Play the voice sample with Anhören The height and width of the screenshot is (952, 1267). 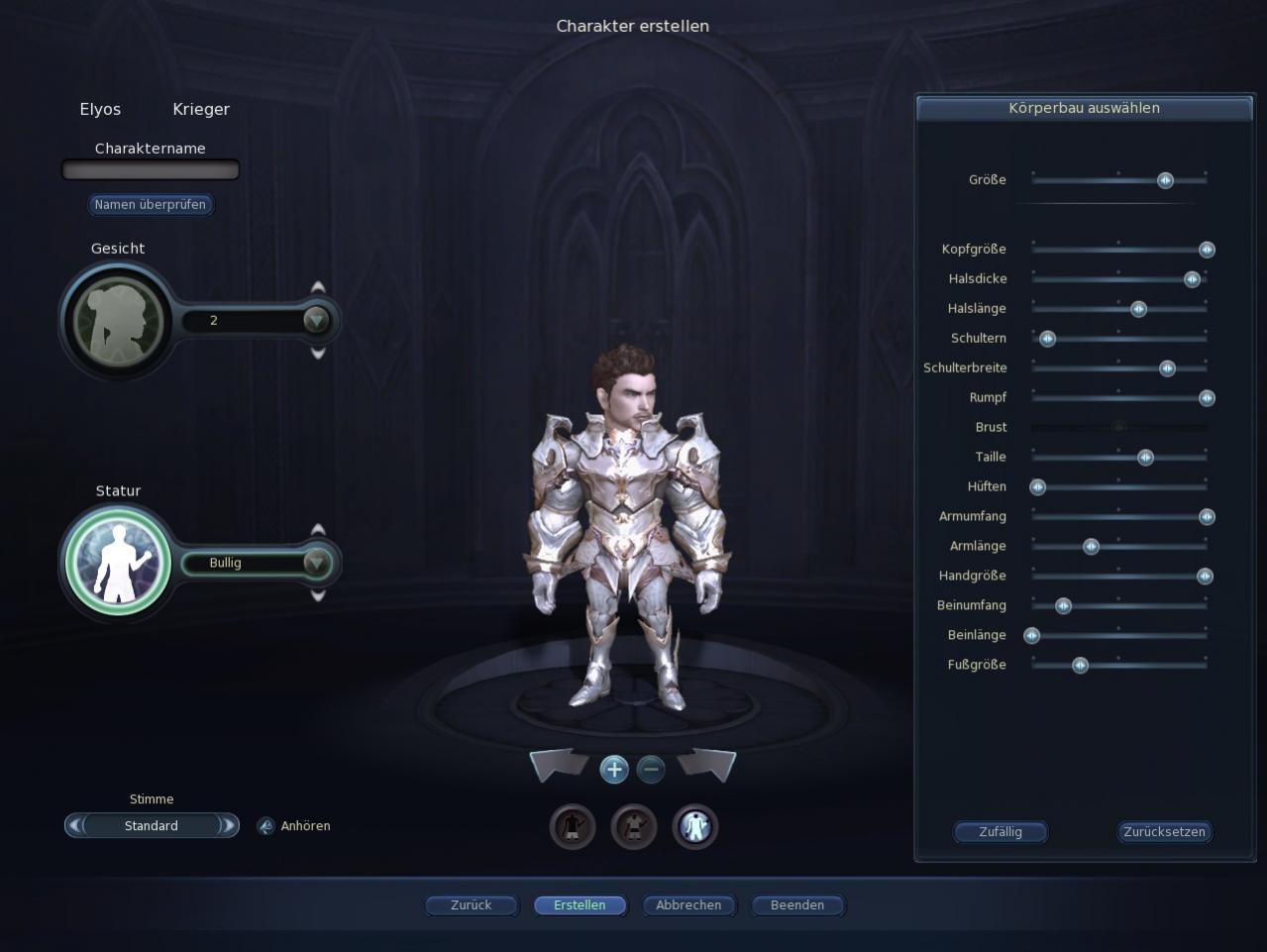pyautogui.click(x=295, y=826)
